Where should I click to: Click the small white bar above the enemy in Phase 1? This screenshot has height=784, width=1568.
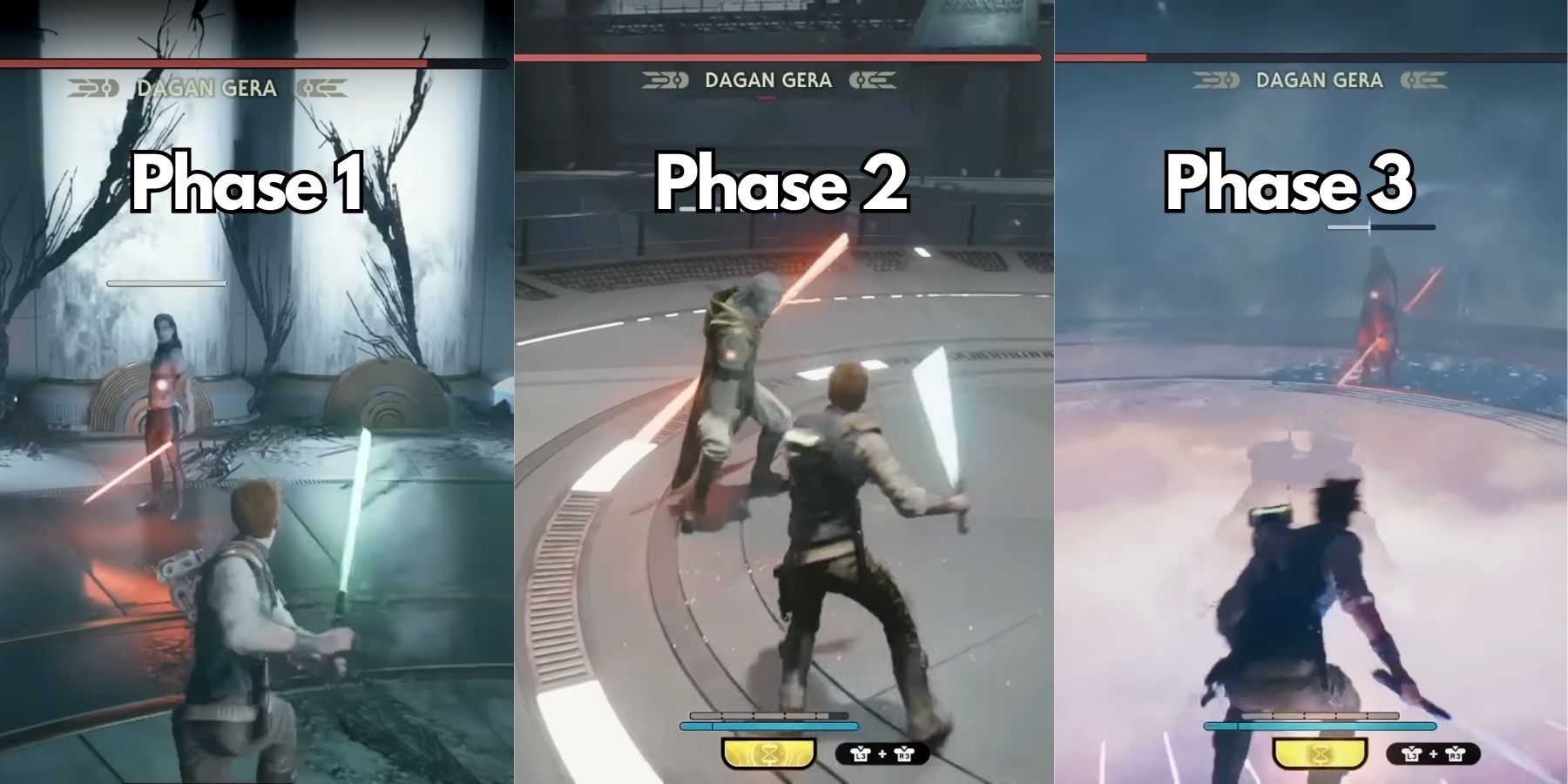point(166,281)
